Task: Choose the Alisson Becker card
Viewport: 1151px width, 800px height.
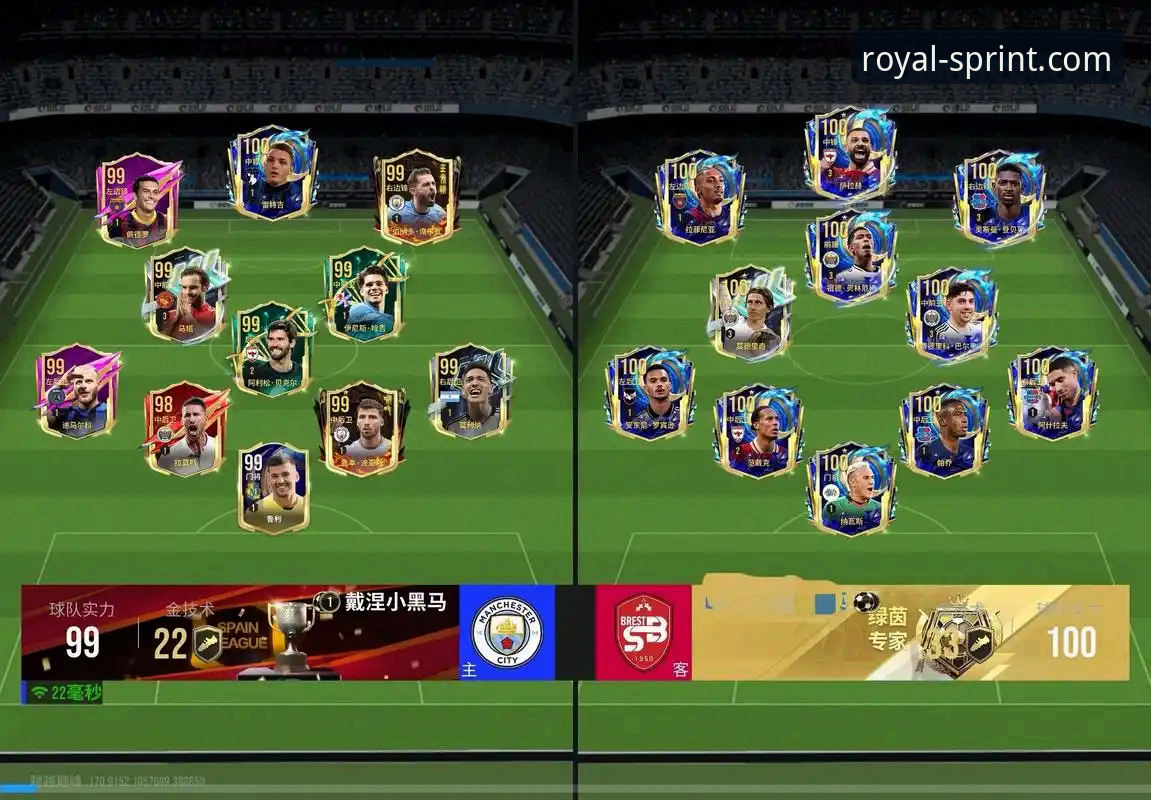Action: tap(274, 350)
